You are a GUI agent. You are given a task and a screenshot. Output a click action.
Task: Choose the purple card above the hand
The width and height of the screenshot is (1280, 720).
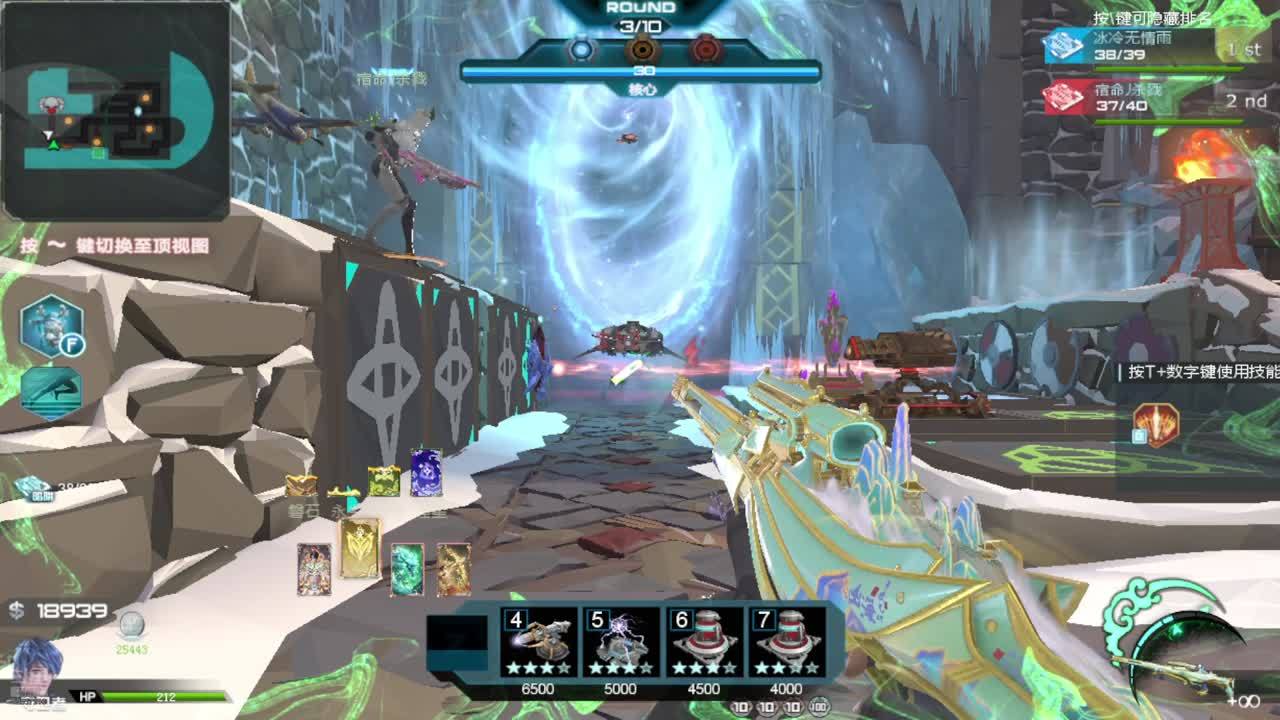point(426,473)
